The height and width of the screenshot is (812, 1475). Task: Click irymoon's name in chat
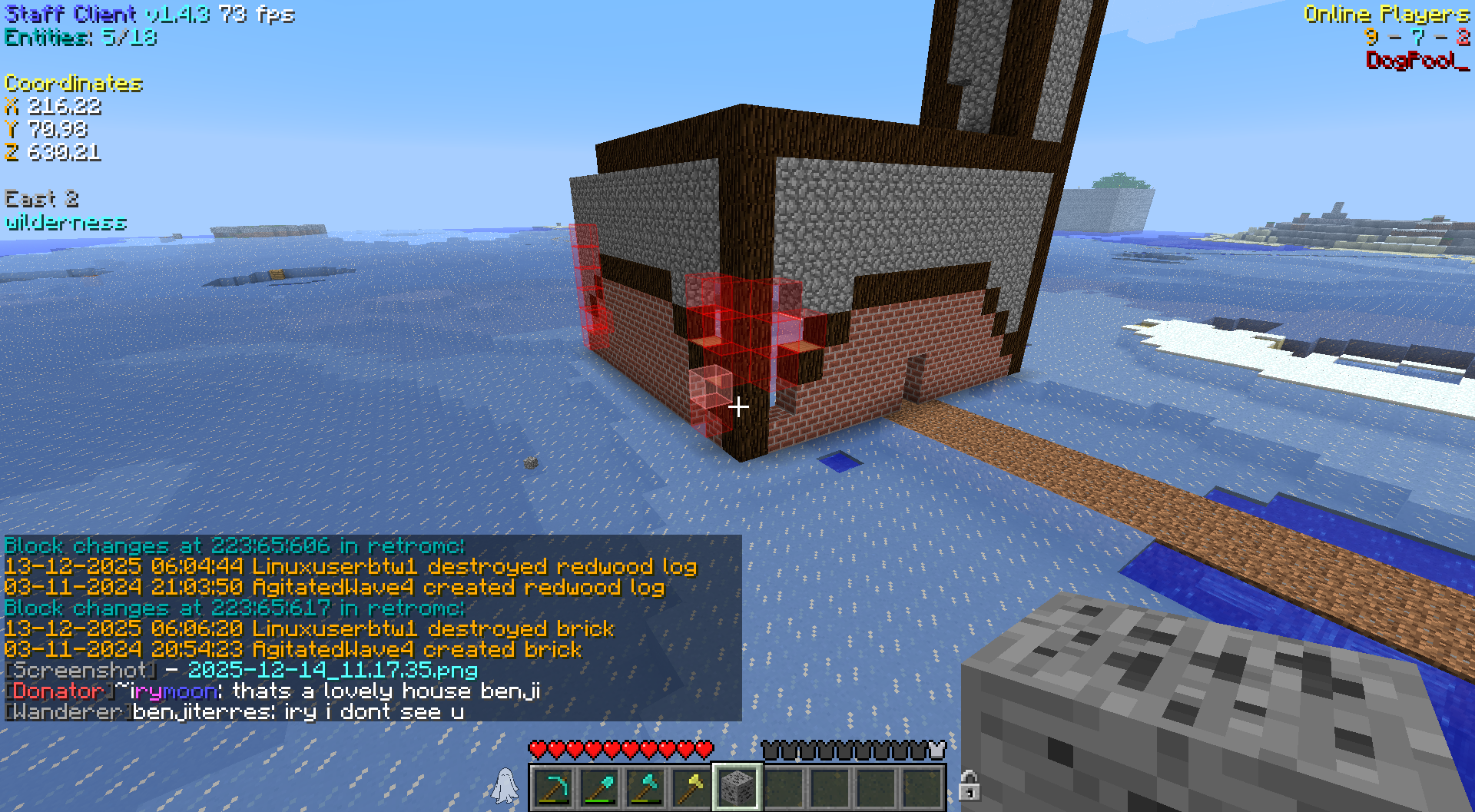pyautogui.click(x=174, y=691)
